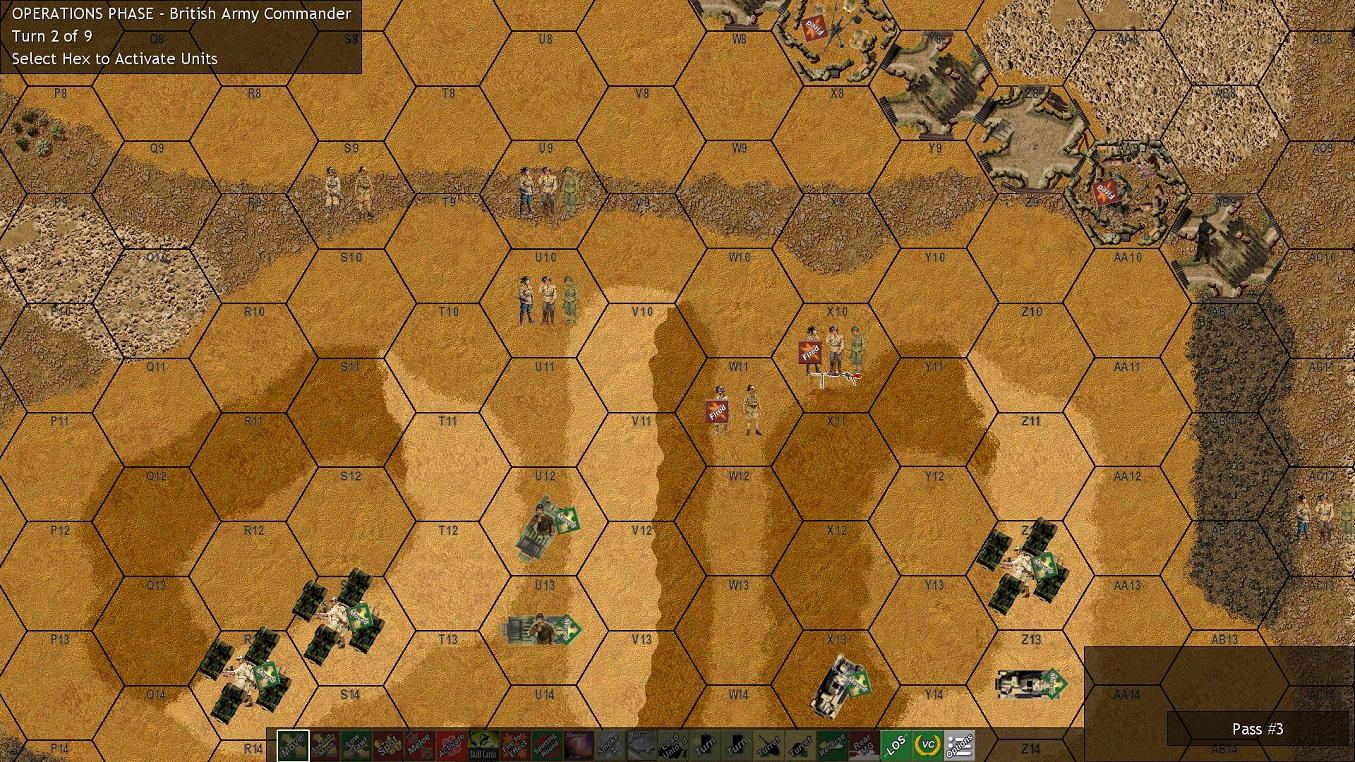Image resolution: width=1355 pixels, height=762 pixels.
Task: Click a Turret rotation icon
Action: (x=770, y=744)
